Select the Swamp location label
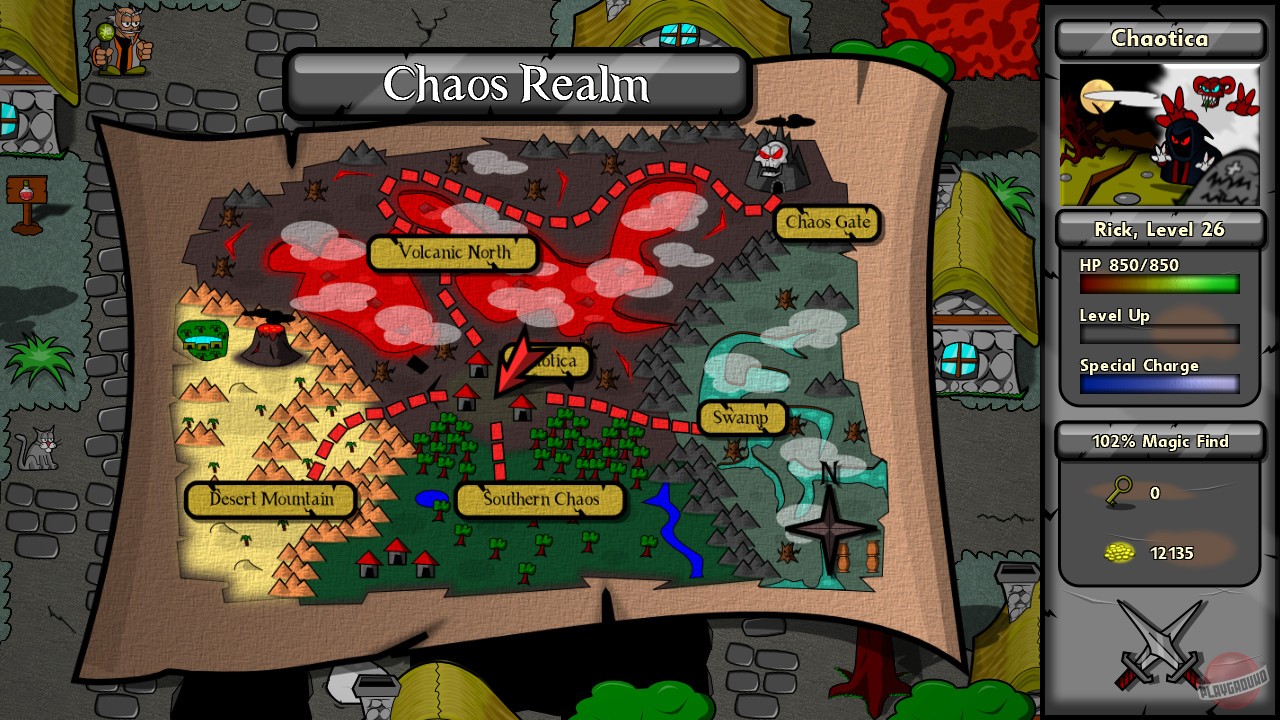The height and width of the screenshot is (720, 1280). [740, 417]
